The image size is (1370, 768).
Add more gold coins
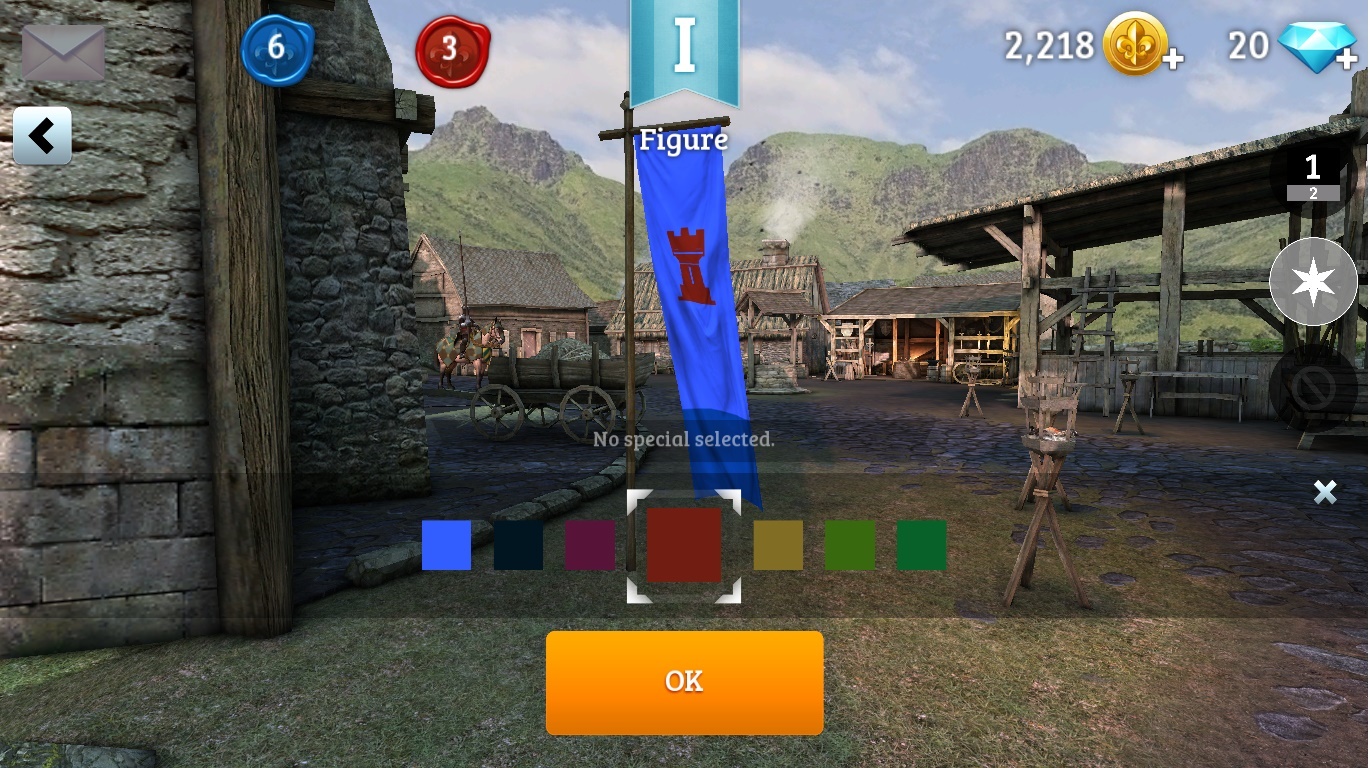pos(1173,61)
